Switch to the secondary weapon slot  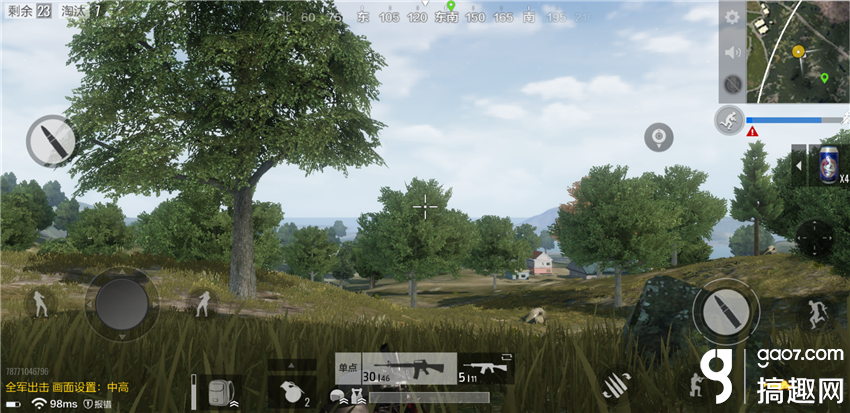point(484,369)
